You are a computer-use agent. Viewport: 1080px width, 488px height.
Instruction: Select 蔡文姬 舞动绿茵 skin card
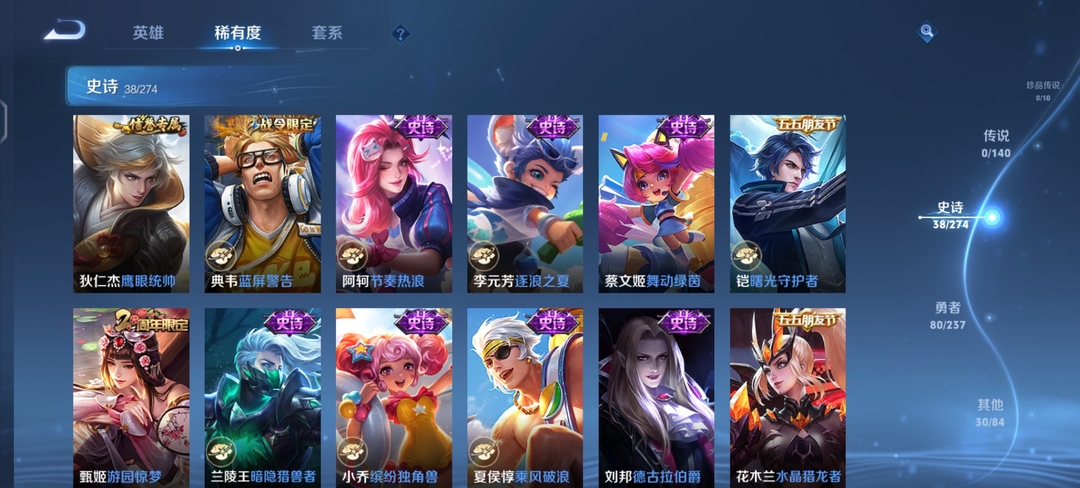(x=656, y=203)
